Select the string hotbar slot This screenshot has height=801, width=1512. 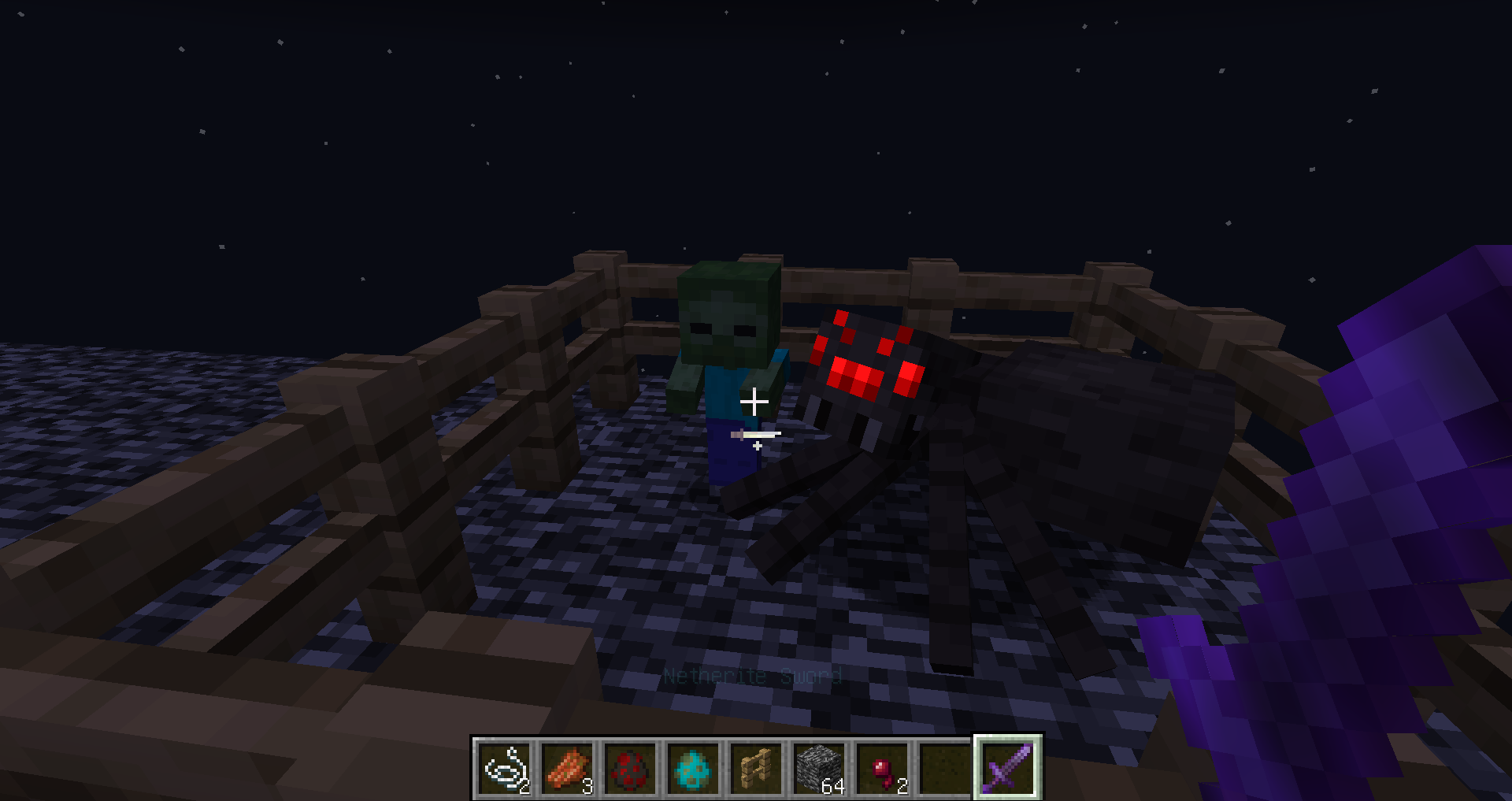[505, 768]
